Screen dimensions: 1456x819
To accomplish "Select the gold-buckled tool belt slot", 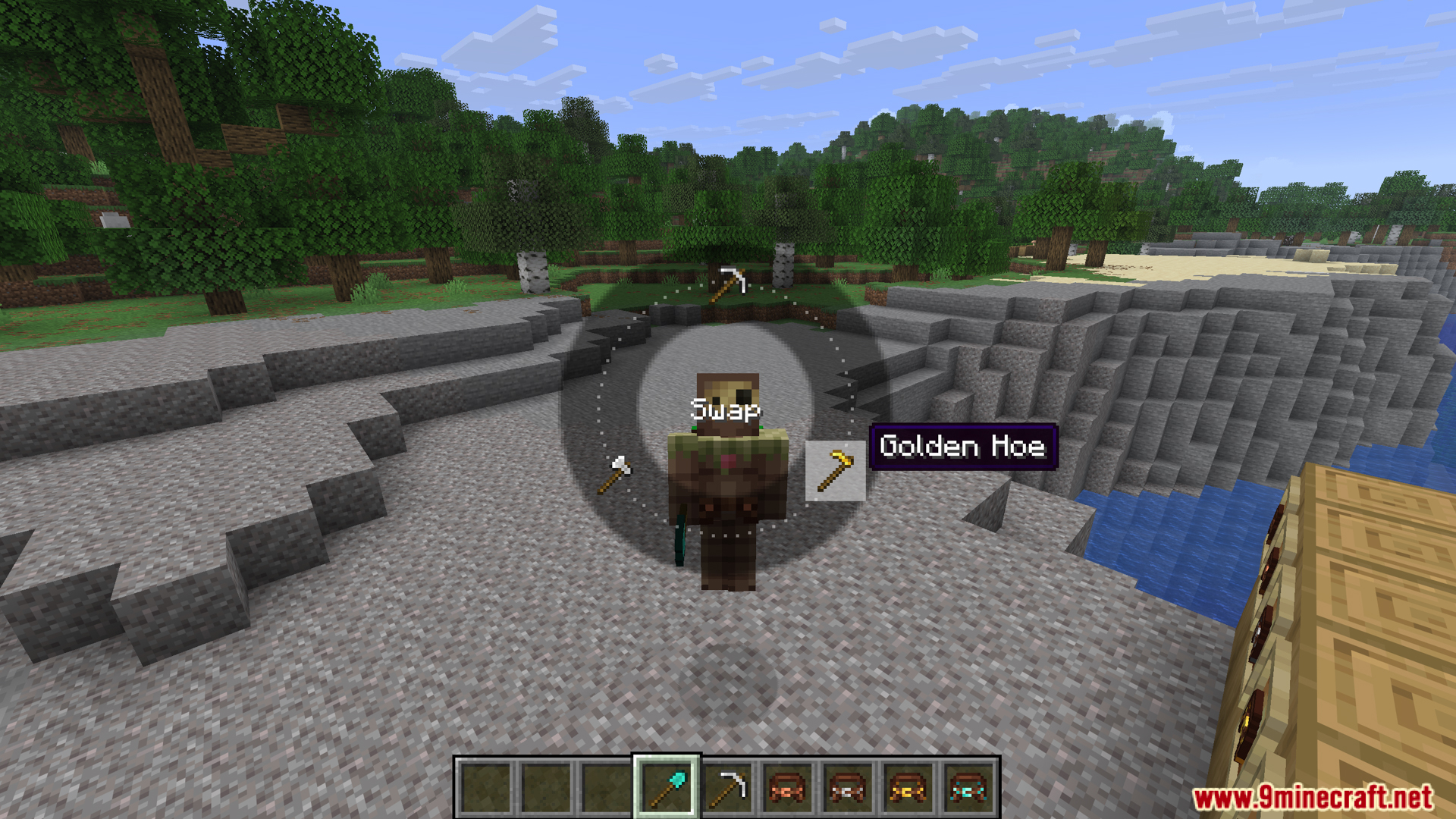I will click(908, 788).
